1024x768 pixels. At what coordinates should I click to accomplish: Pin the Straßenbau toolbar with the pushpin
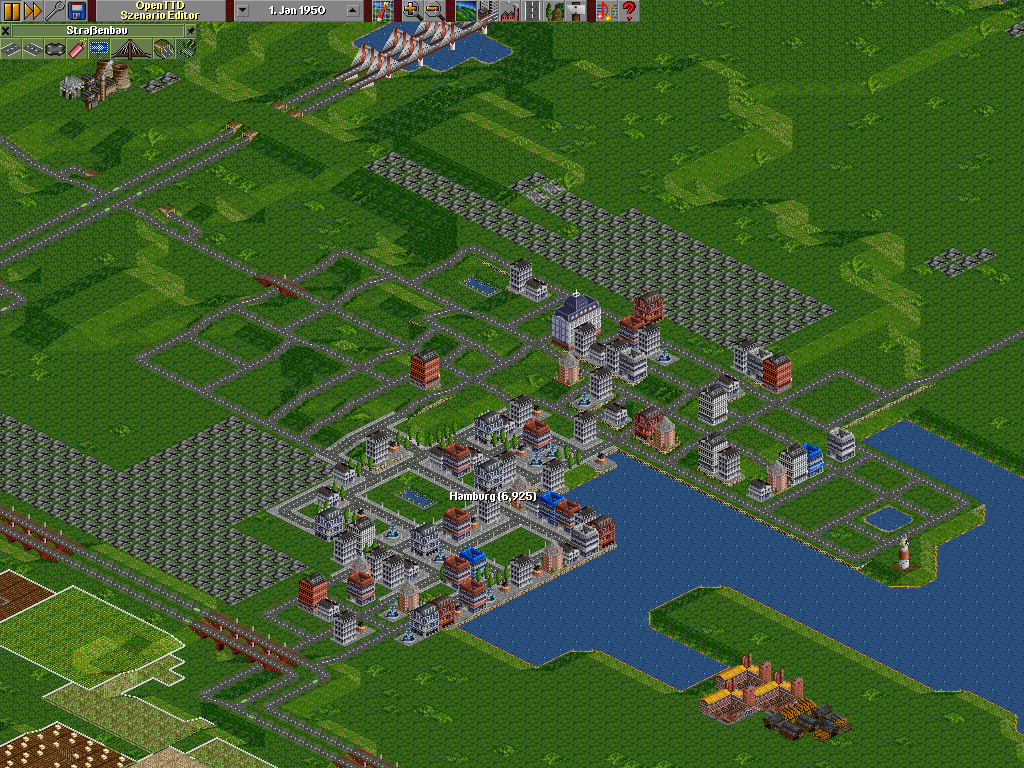[x=192, y=31]
